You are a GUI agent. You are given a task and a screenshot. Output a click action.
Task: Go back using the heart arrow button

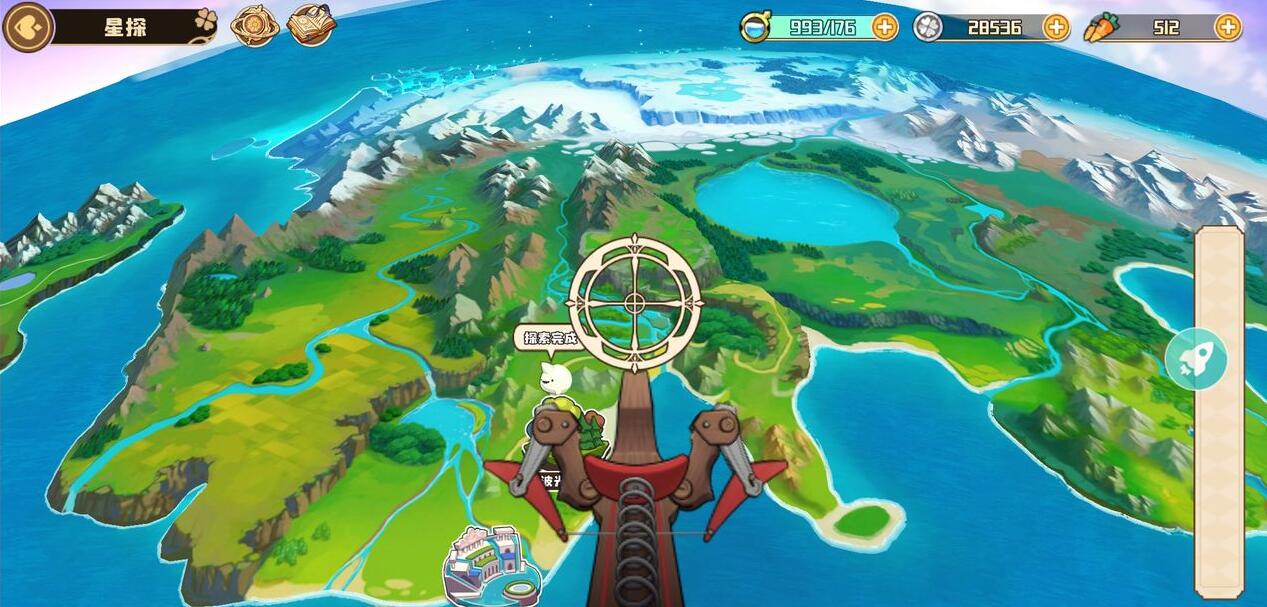[x=27, y=27]
